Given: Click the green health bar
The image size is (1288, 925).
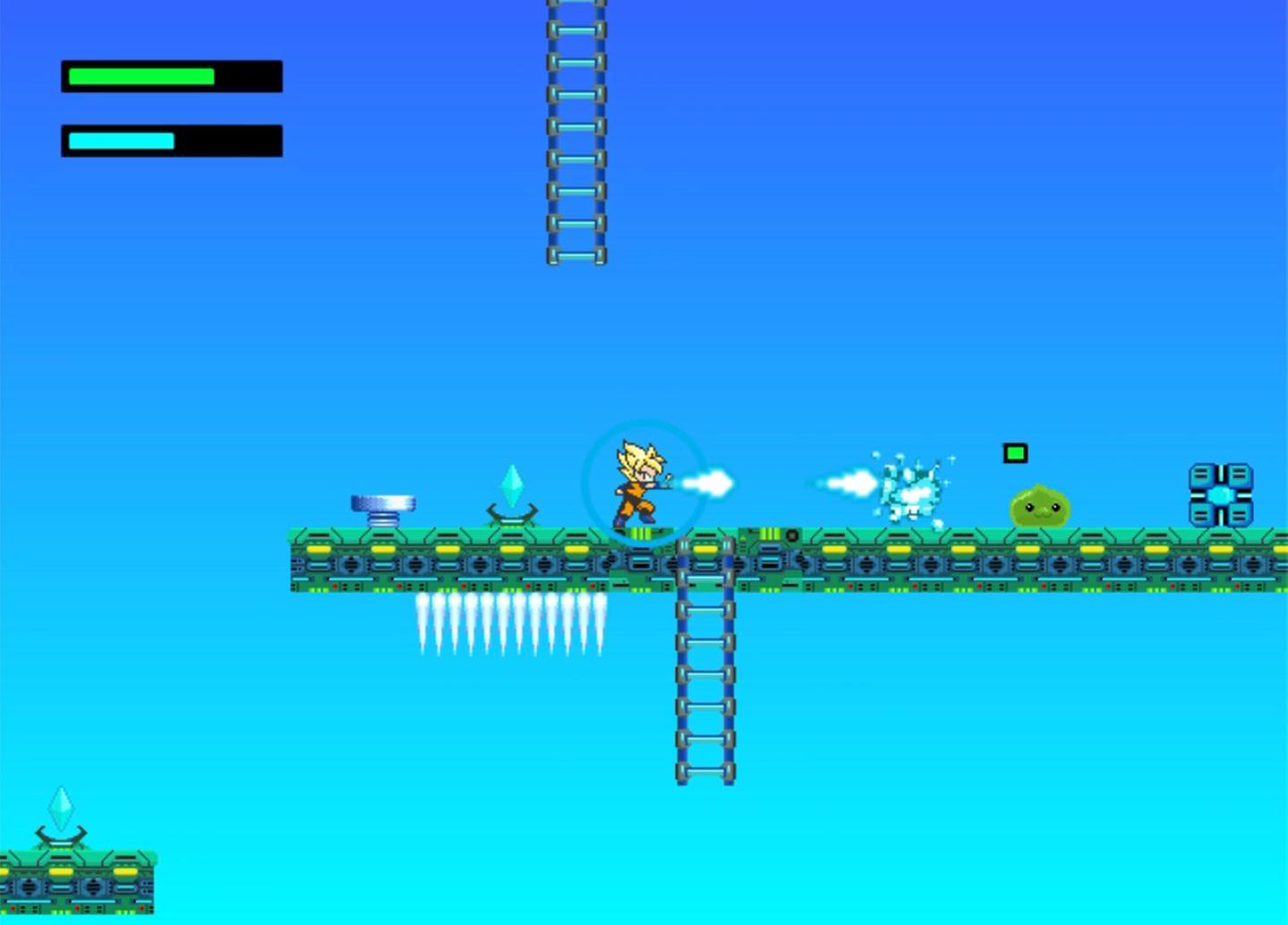Looking at the screenshot, I should pos(139,76).
